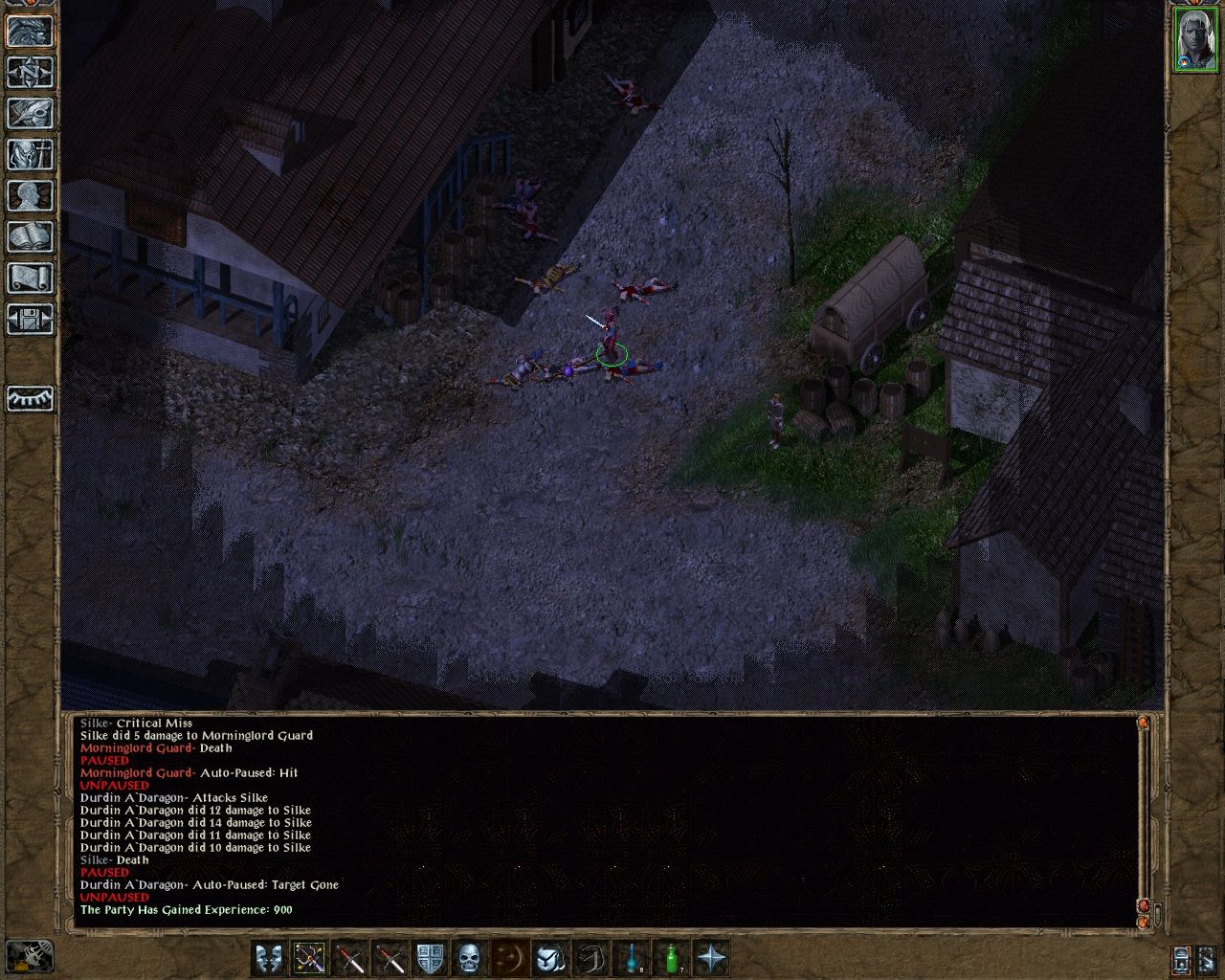Open game options via disk icon
Viewport: 1225px width, 980px height.
[x=28, y=321]
